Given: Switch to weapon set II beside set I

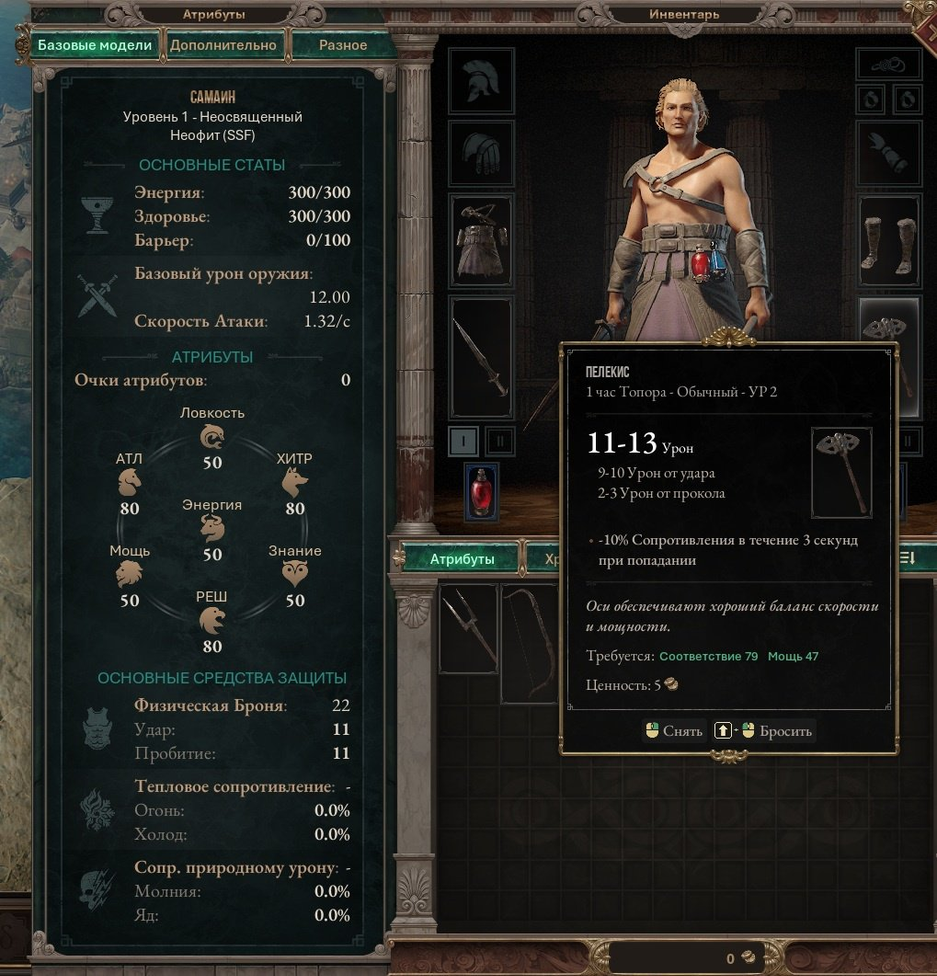Looking at the screenshot, I should click(x=500, y=440).
